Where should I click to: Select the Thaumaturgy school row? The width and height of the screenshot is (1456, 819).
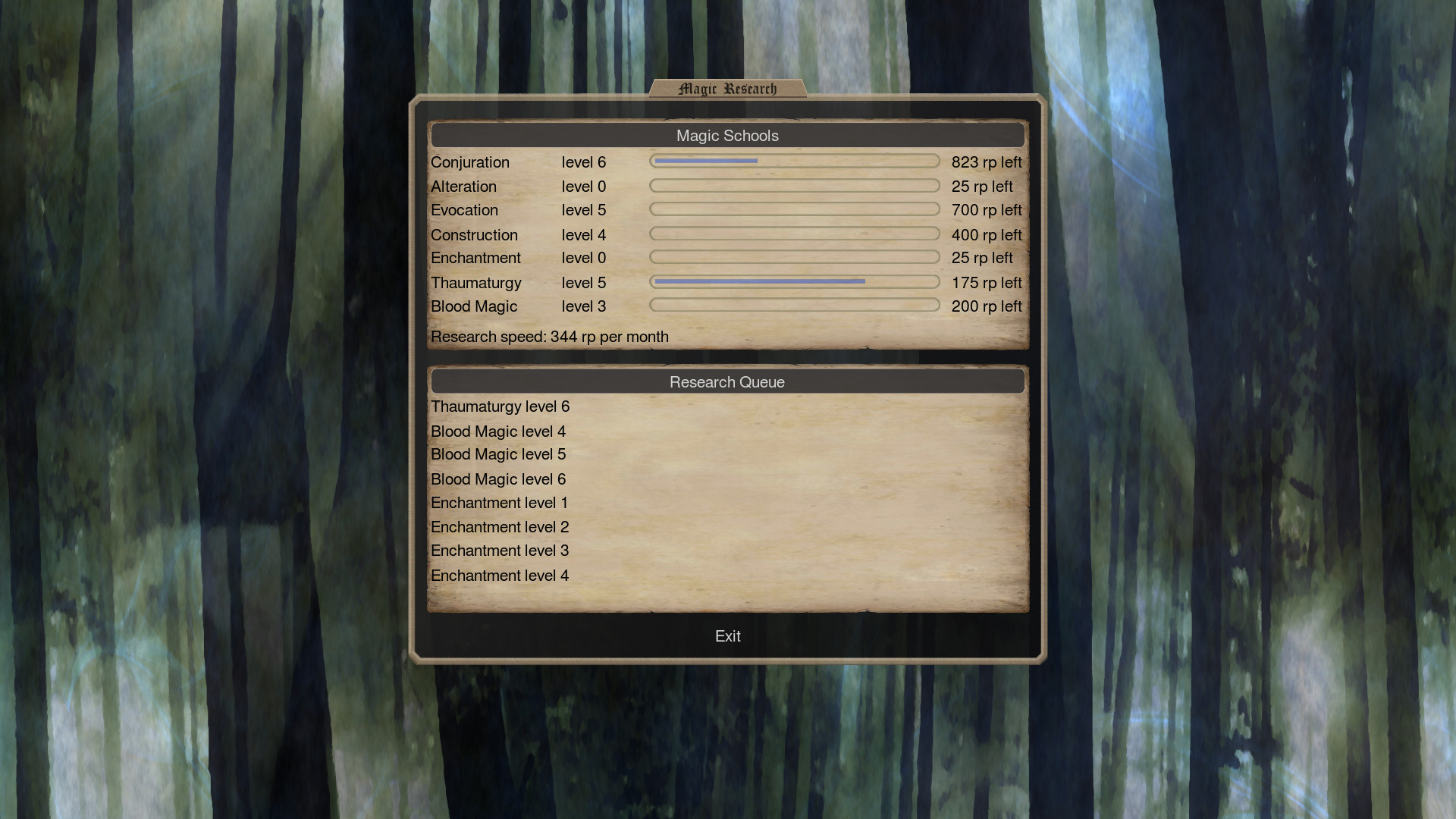point(476,283)
